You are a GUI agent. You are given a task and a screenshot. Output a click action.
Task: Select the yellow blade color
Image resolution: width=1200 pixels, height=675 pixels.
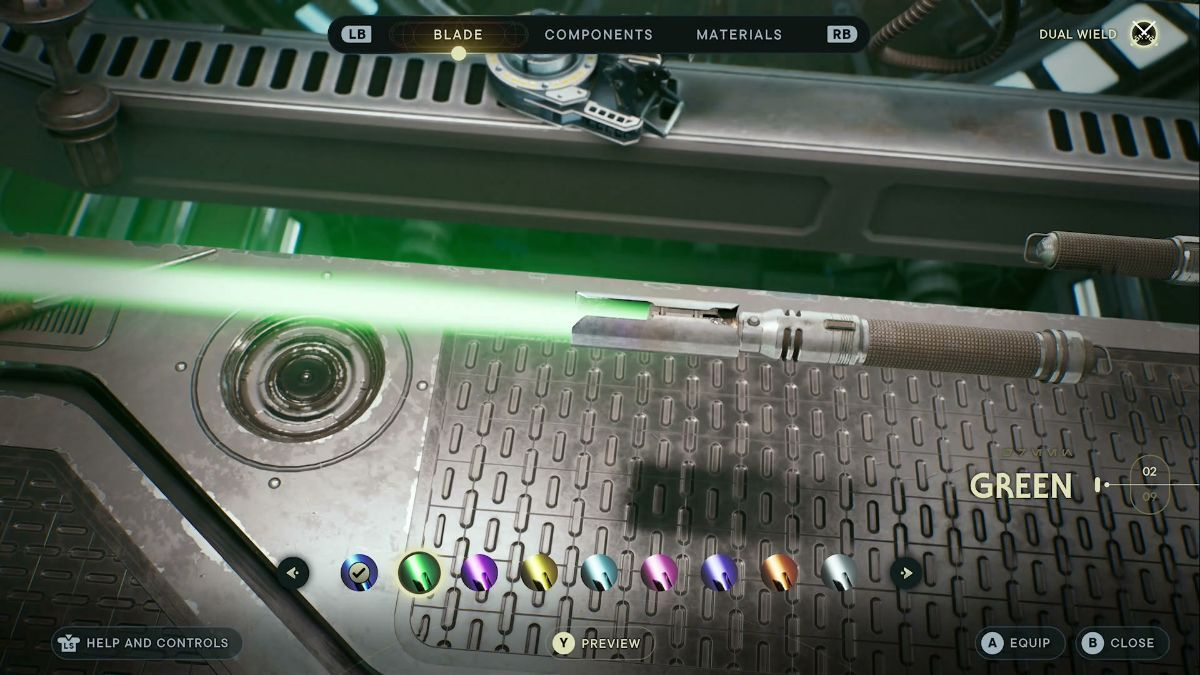click(539, 573)
